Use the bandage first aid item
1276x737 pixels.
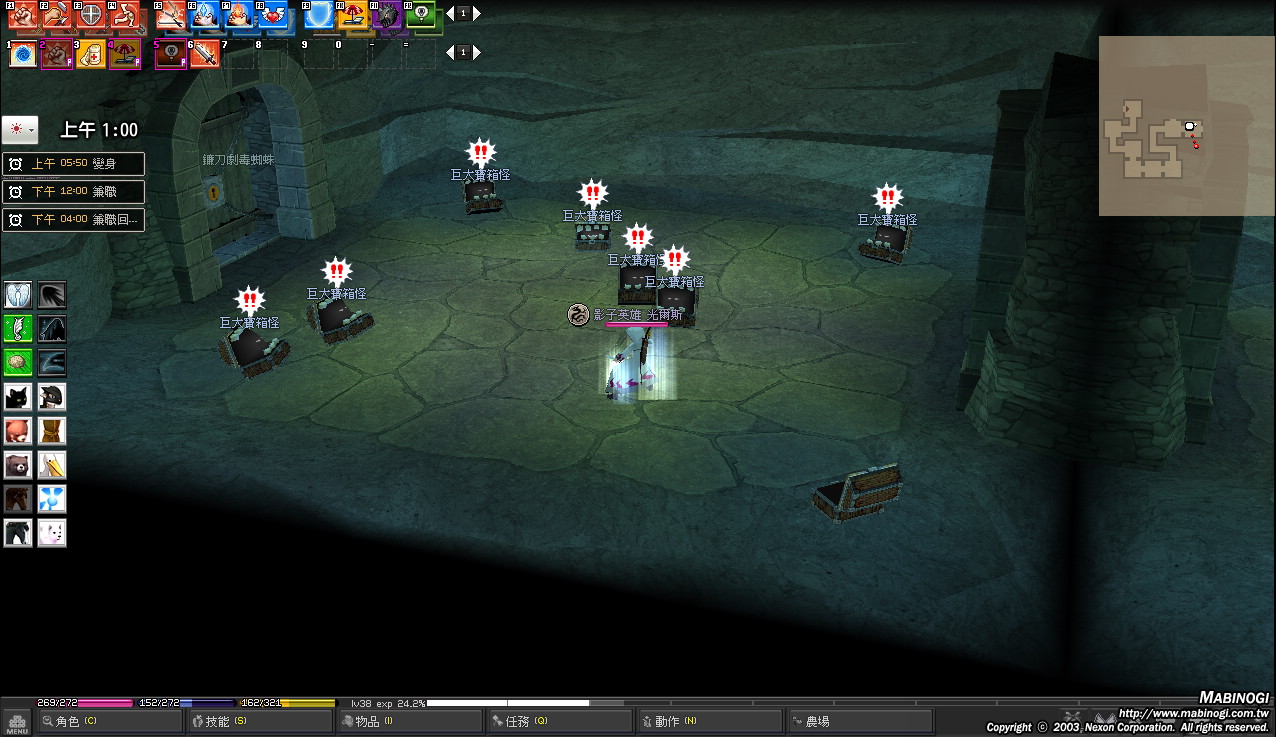91,55
